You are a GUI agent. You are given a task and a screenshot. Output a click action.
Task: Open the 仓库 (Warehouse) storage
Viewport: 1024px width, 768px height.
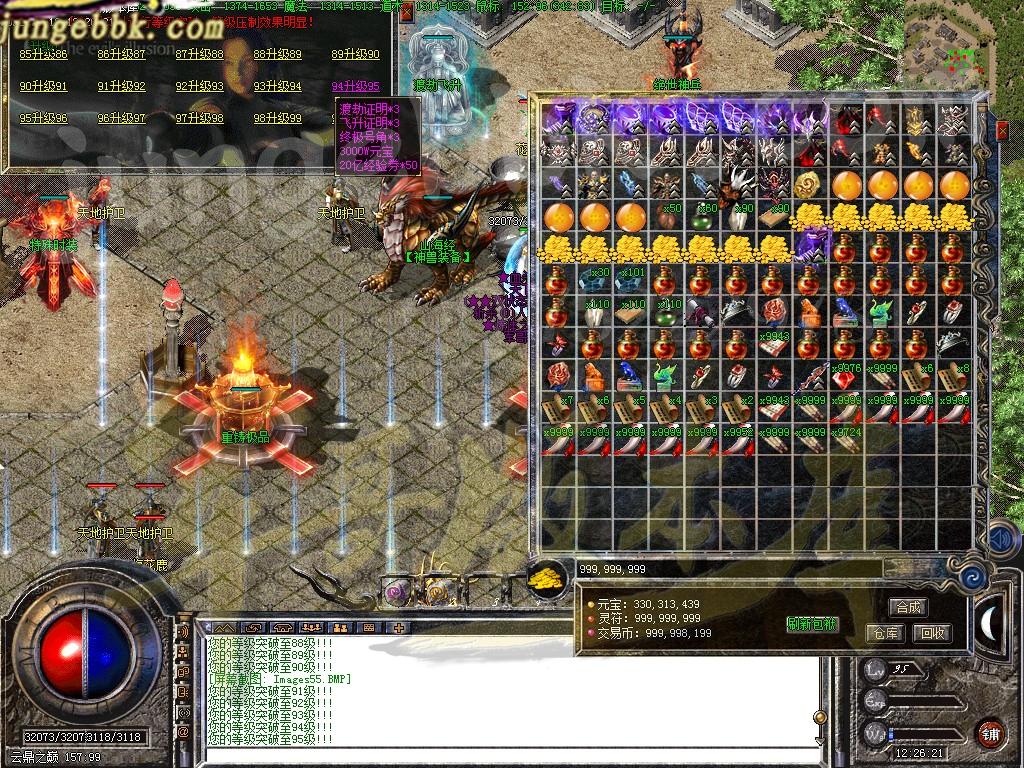[884, 633]
